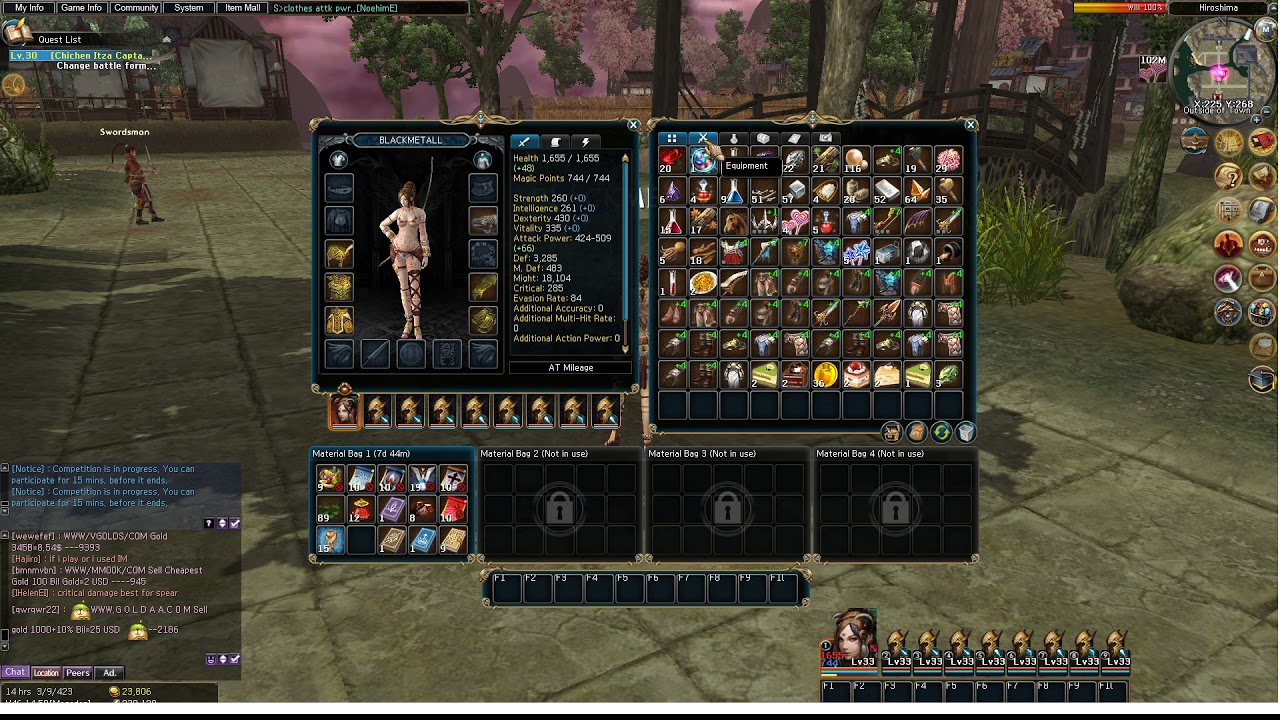Select the pink hearts candy item
Screen dimensions: 1280x720
[795, 222]
